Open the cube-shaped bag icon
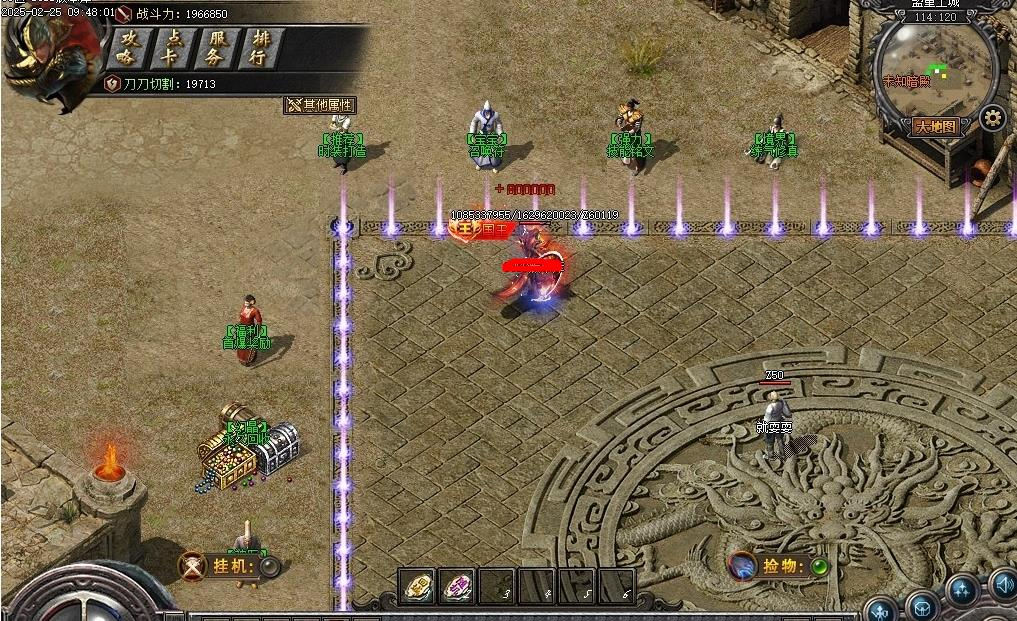This screenshot has height=621, width=1017. 921,606
